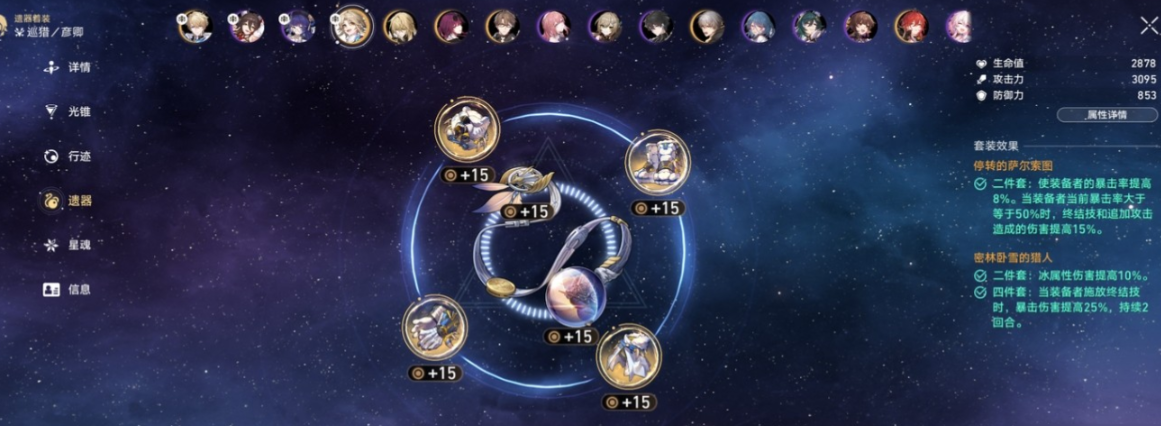Viewport: 1161px width, 426px height.
Task: Close the character screen with the X
Action: [1148, 27]
